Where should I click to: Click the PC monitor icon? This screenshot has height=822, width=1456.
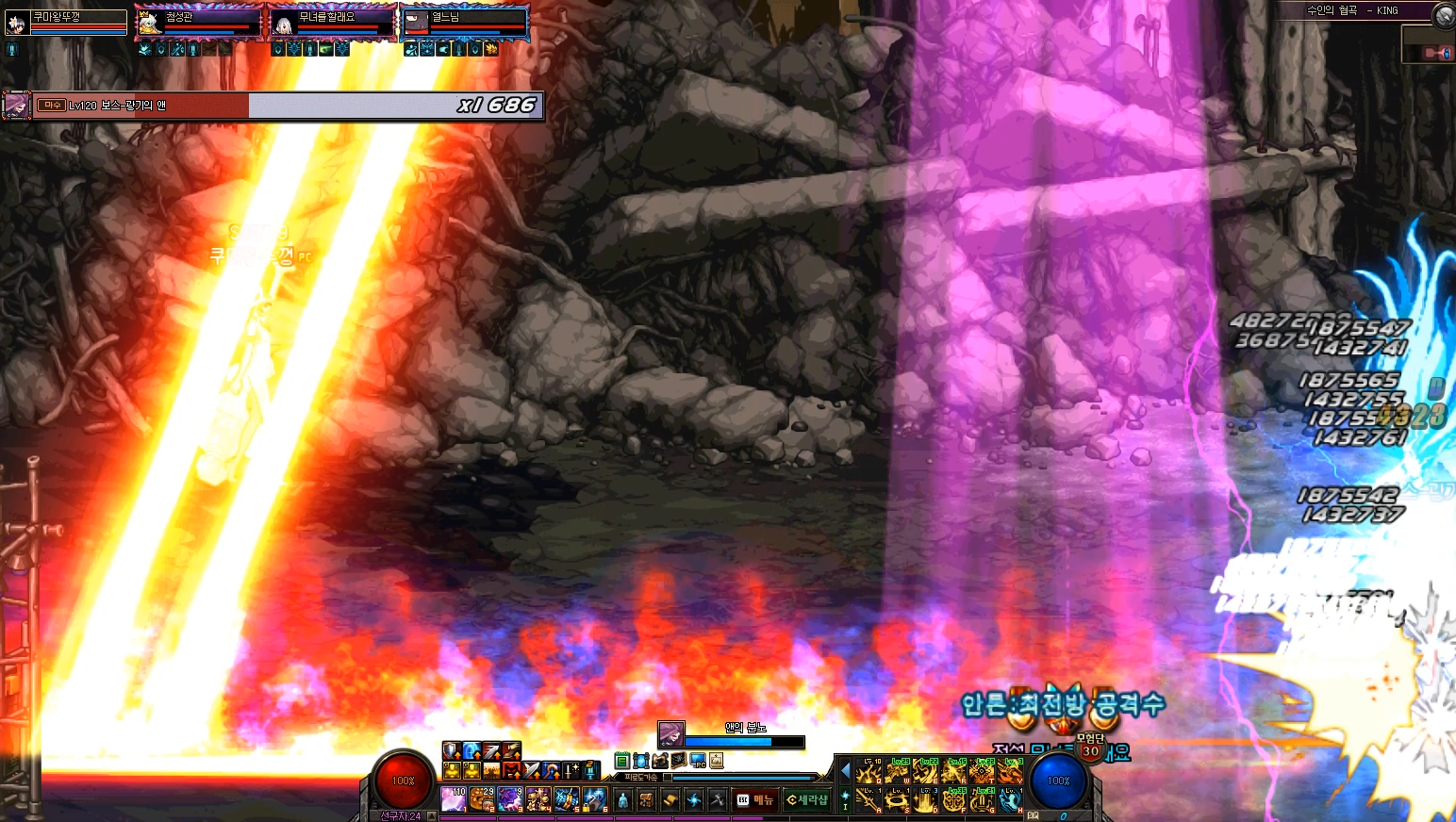coord(698,761)
